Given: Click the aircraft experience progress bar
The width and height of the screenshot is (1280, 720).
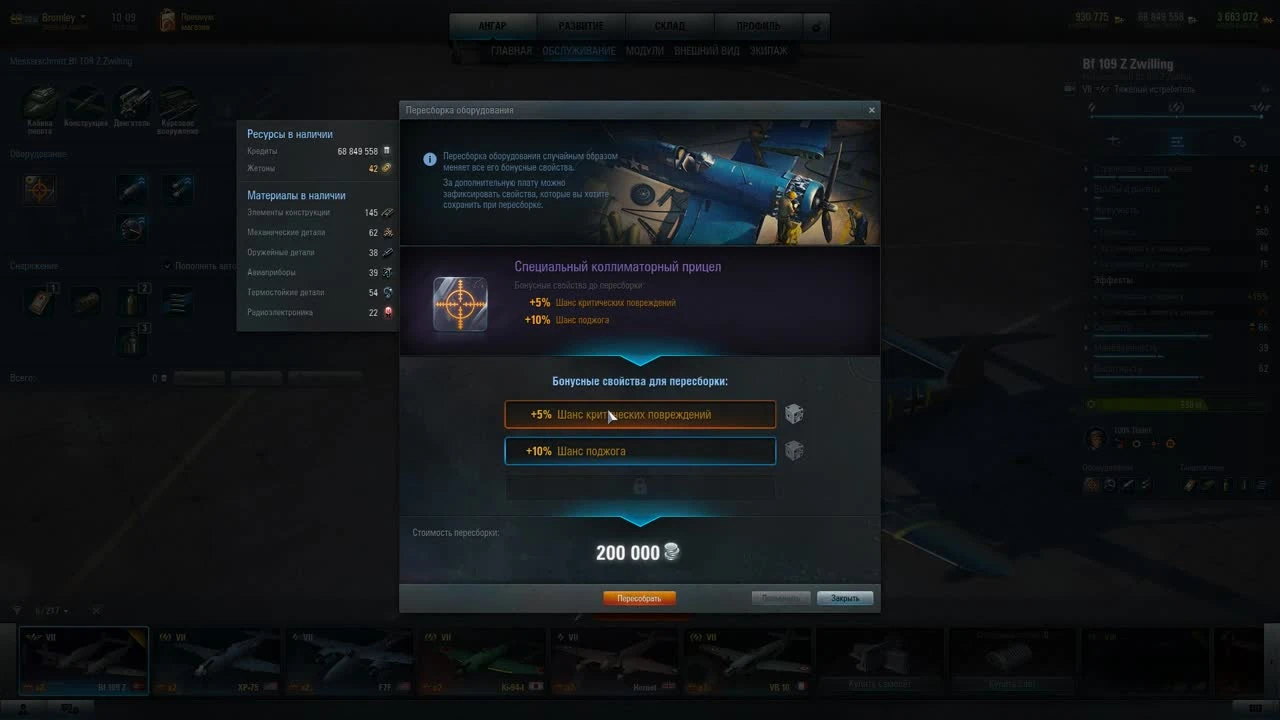Looking at the screenshot, I should click(1170, 404).
